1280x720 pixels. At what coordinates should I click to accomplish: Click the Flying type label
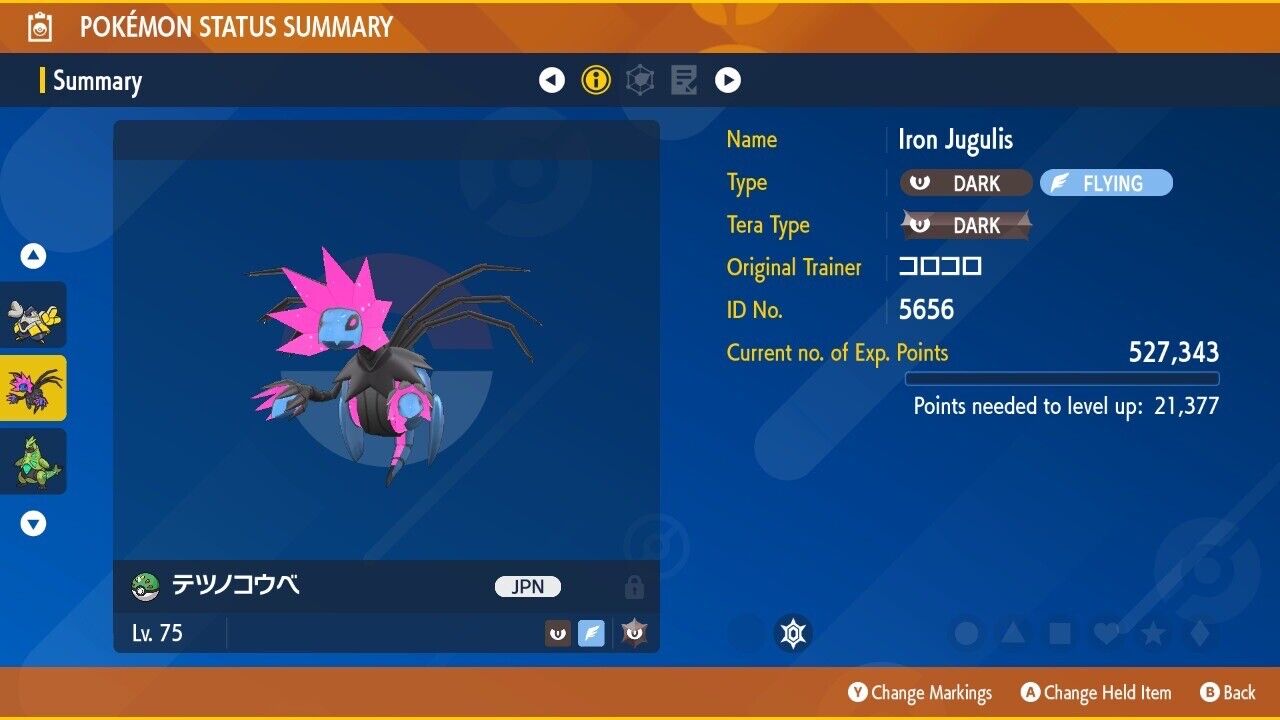(1106, 183)
